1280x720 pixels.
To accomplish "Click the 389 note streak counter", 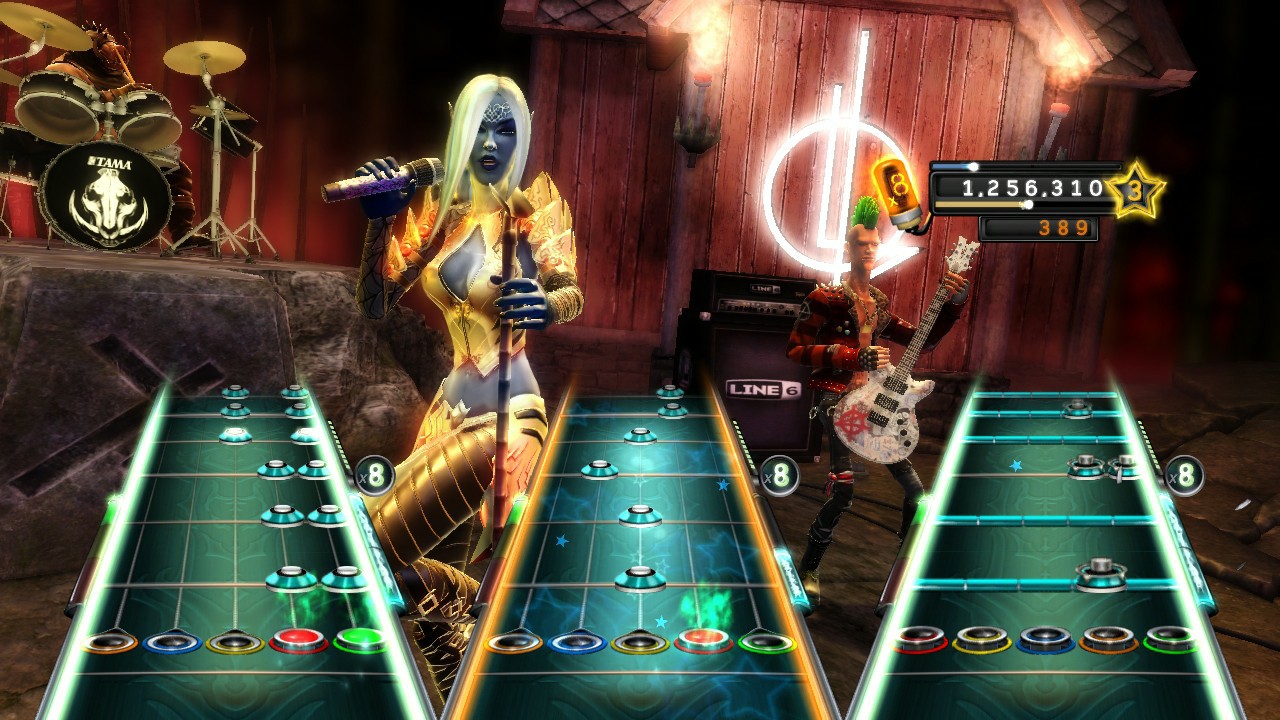I will click(1065, 228).
